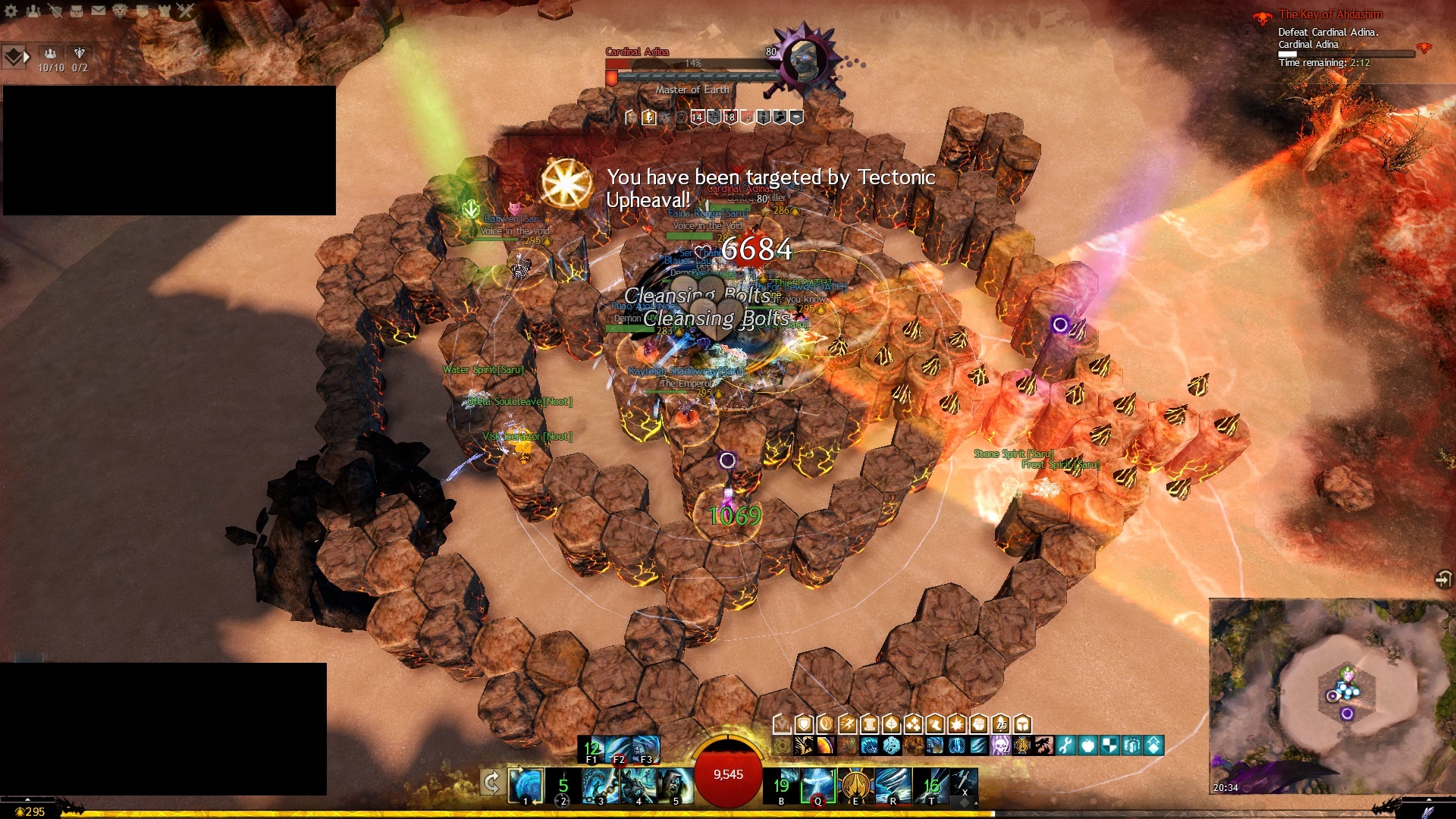Click the weapon swap arrow button
1456x819 pixels.
click(491, 783)
